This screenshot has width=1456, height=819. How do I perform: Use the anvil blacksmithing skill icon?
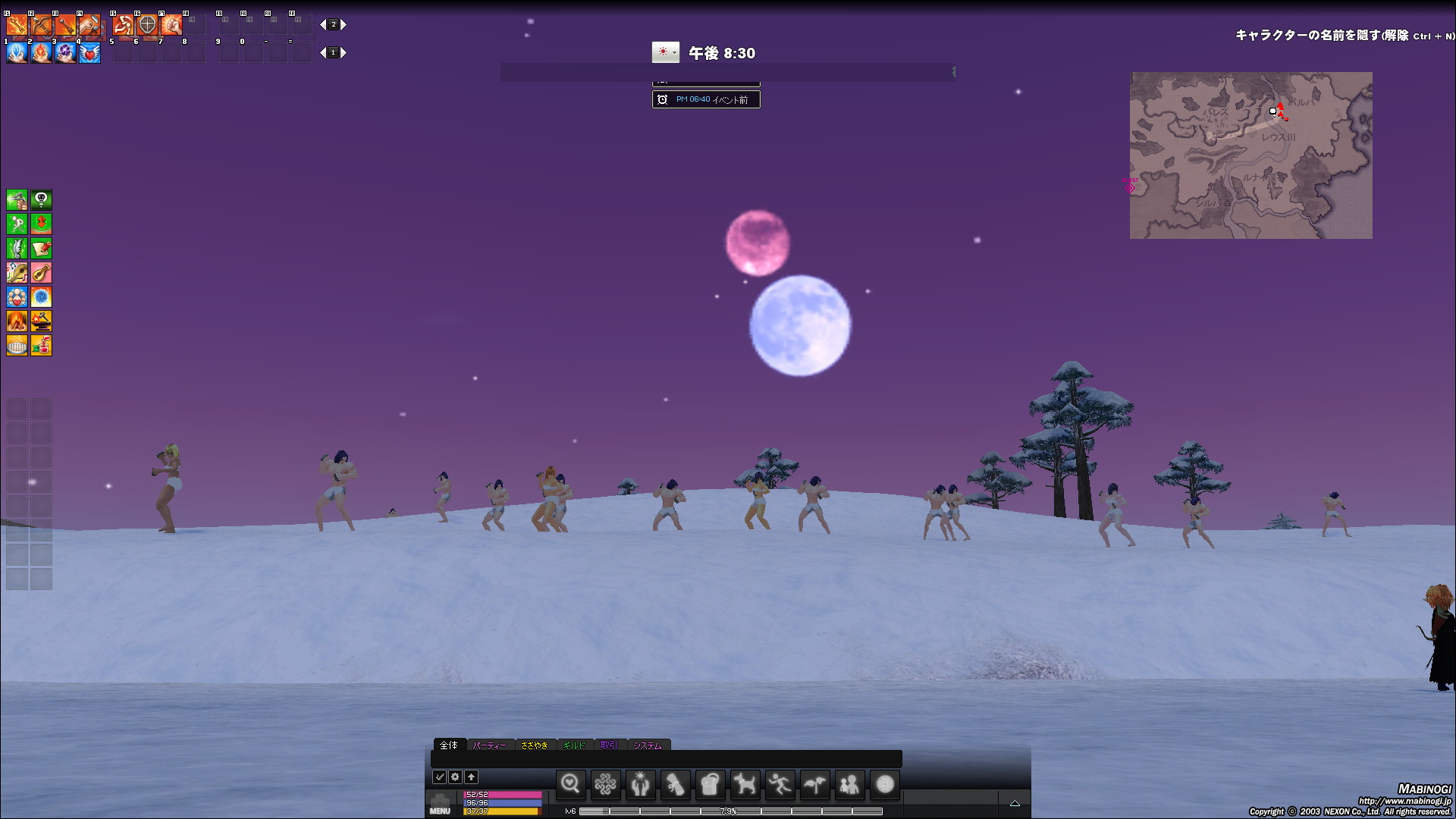pyautogui.click(x=41, y=322)
